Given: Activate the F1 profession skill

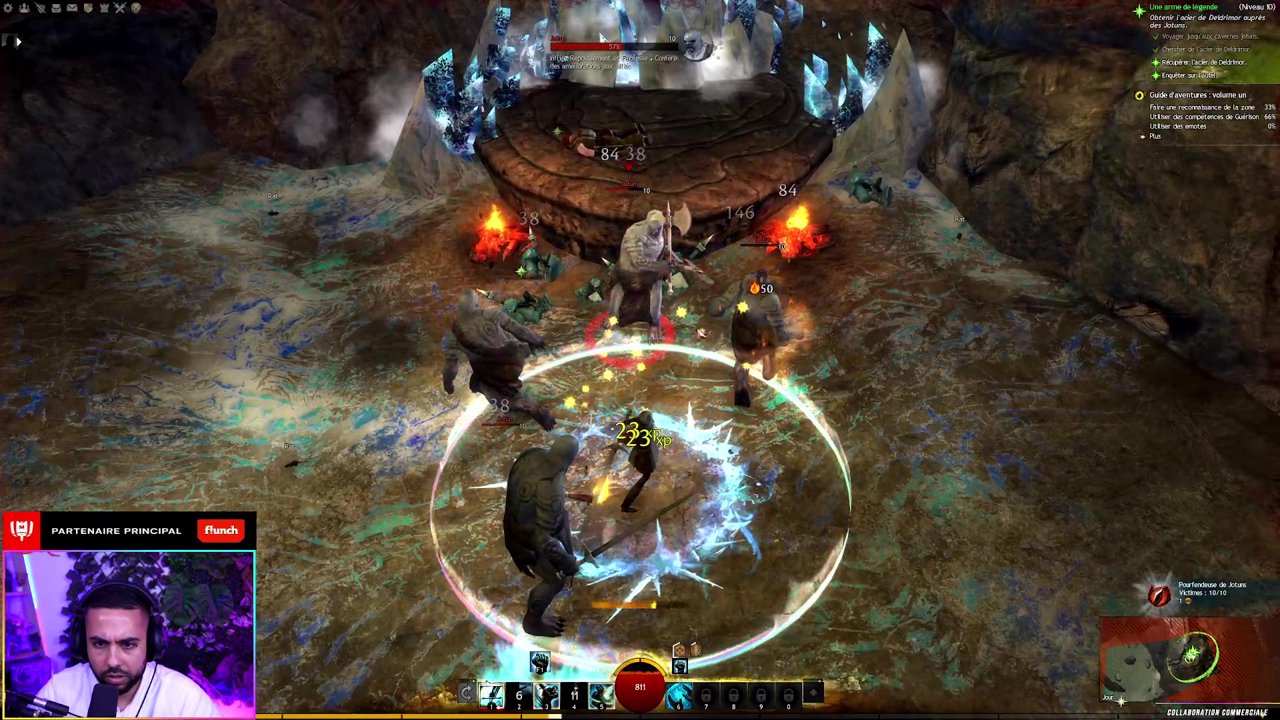Looking at the screenshot, I should (540, 663).
